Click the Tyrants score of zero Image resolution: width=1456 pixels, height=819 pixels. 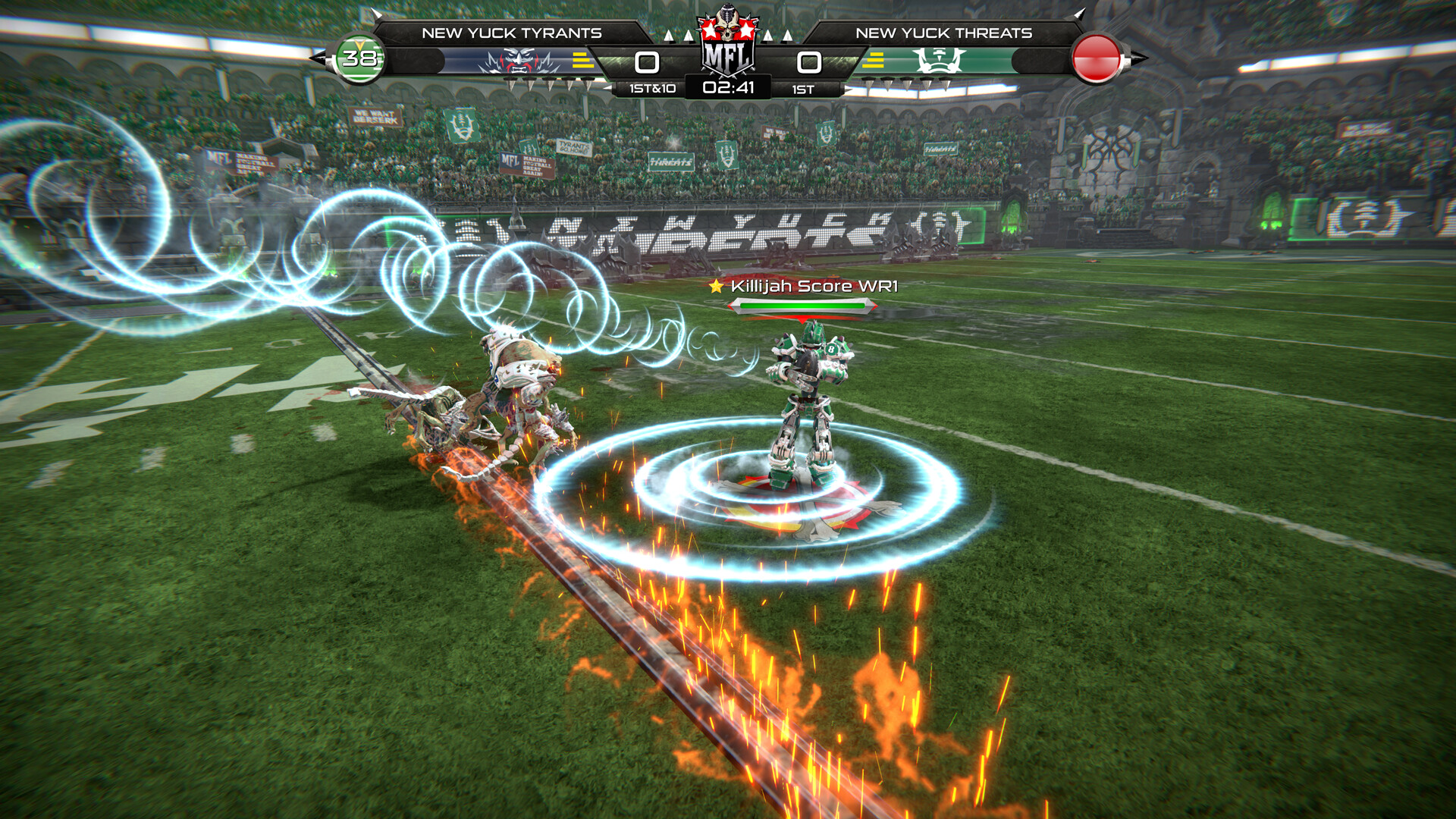(645, 61)
